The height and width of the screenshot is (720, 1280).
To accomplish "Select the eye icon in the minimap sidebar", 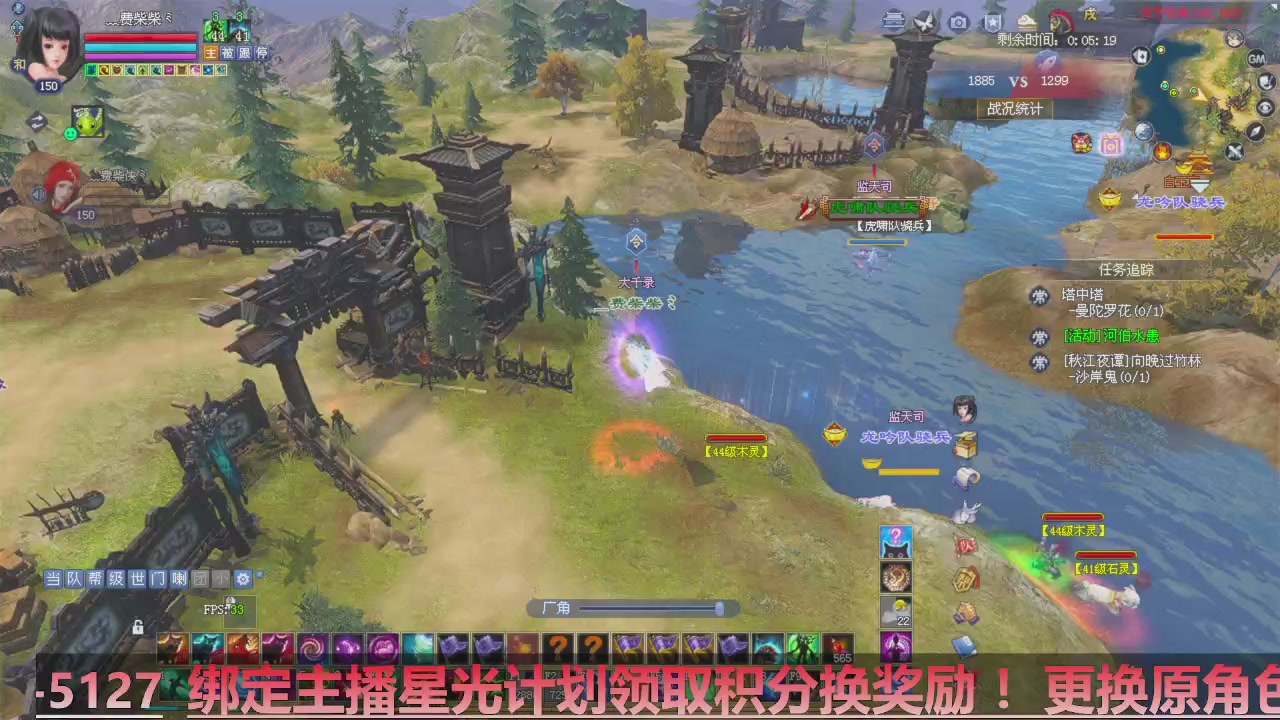I will click(x=1263, y=107).
